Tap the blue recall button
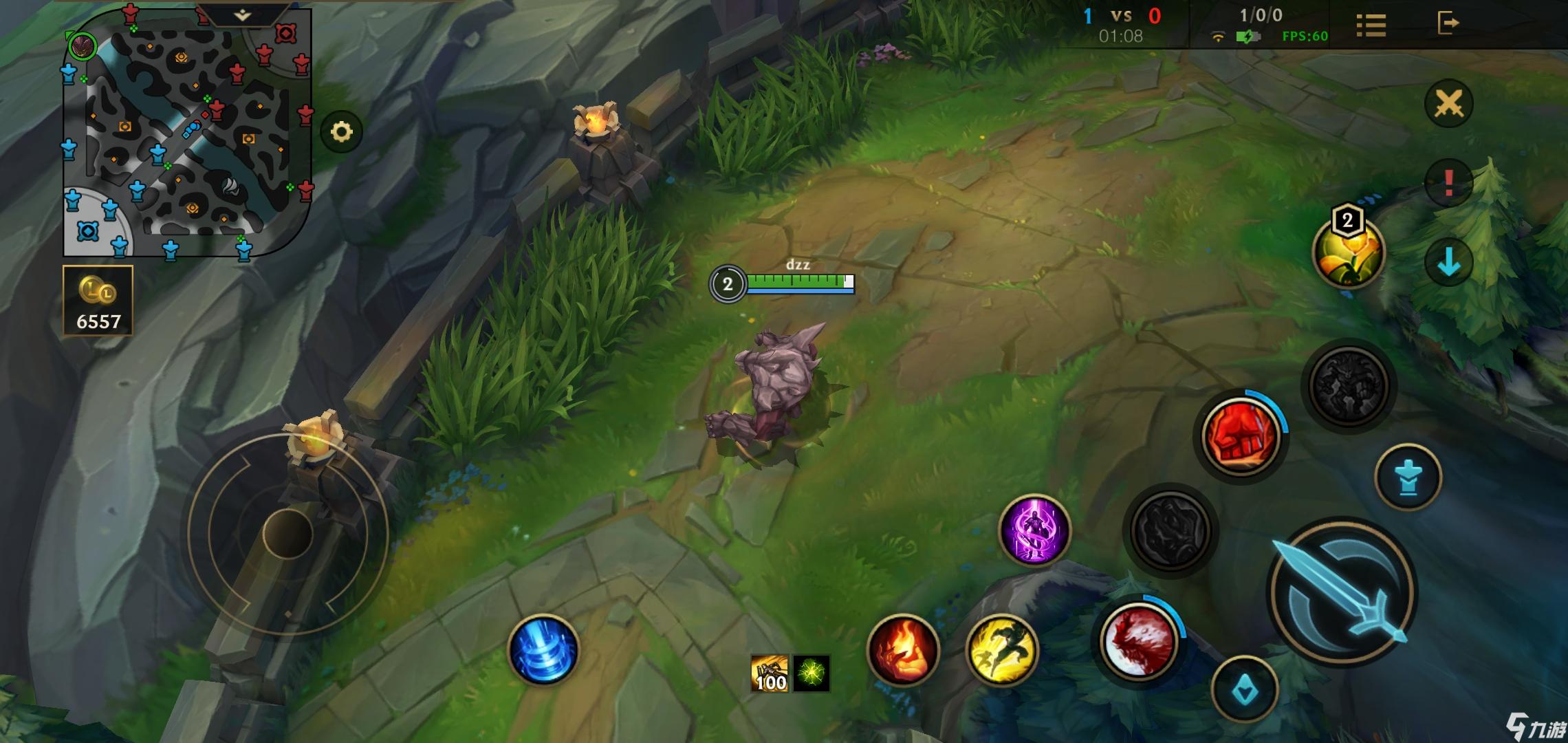This screenshot has height=743, width=1568. pyautogui.click(x=543, y=650)
